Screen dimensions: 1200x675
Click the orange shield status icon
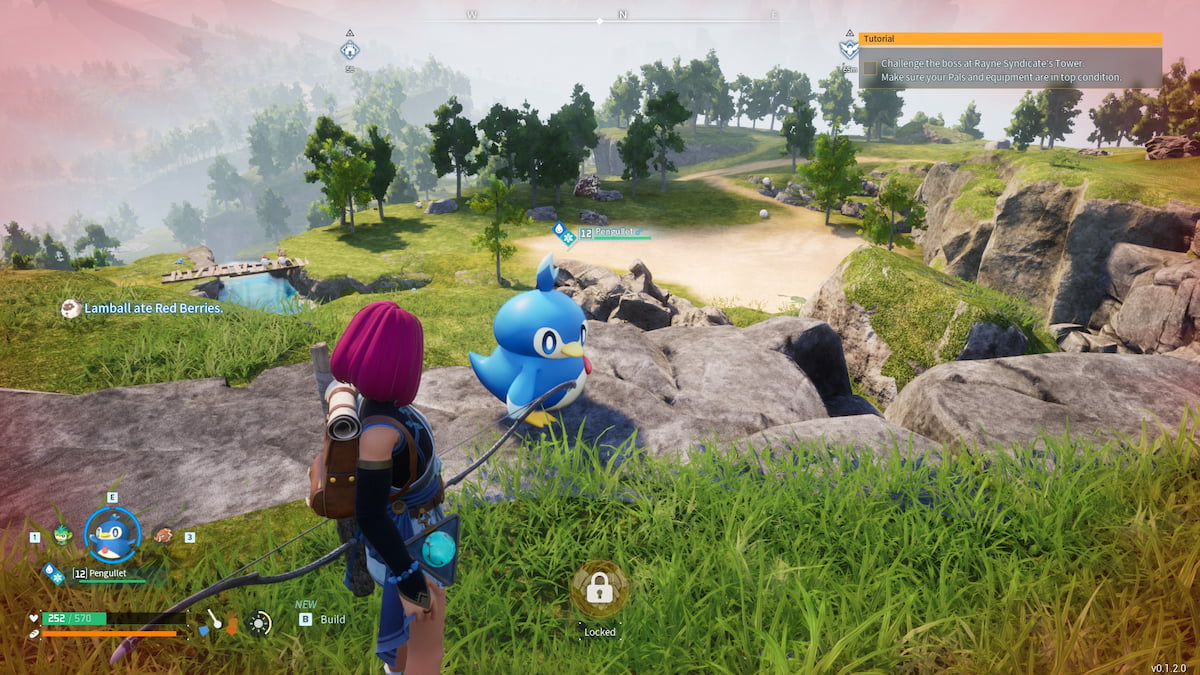tap(233, 625)
